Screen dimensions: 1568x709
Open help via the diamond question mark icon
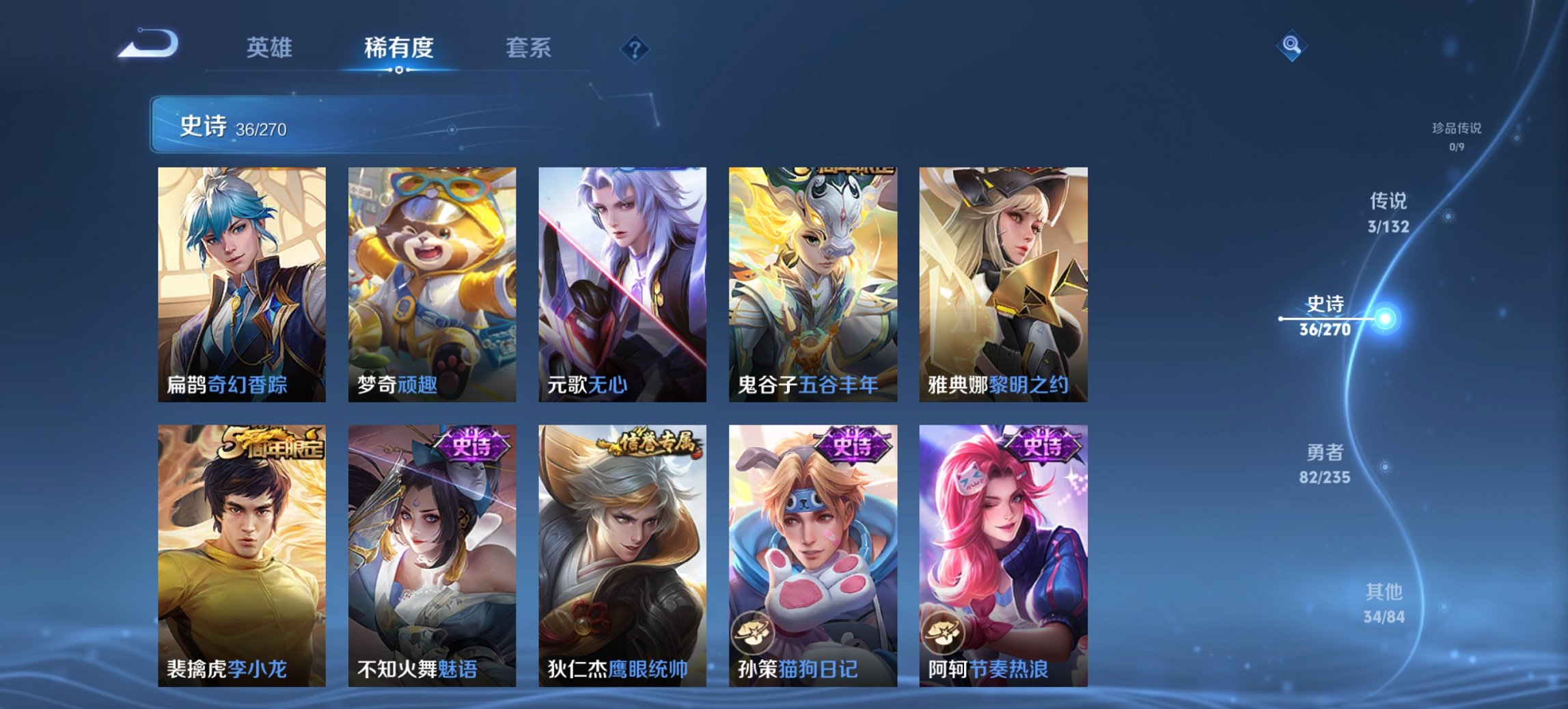(x=635, y=48)
